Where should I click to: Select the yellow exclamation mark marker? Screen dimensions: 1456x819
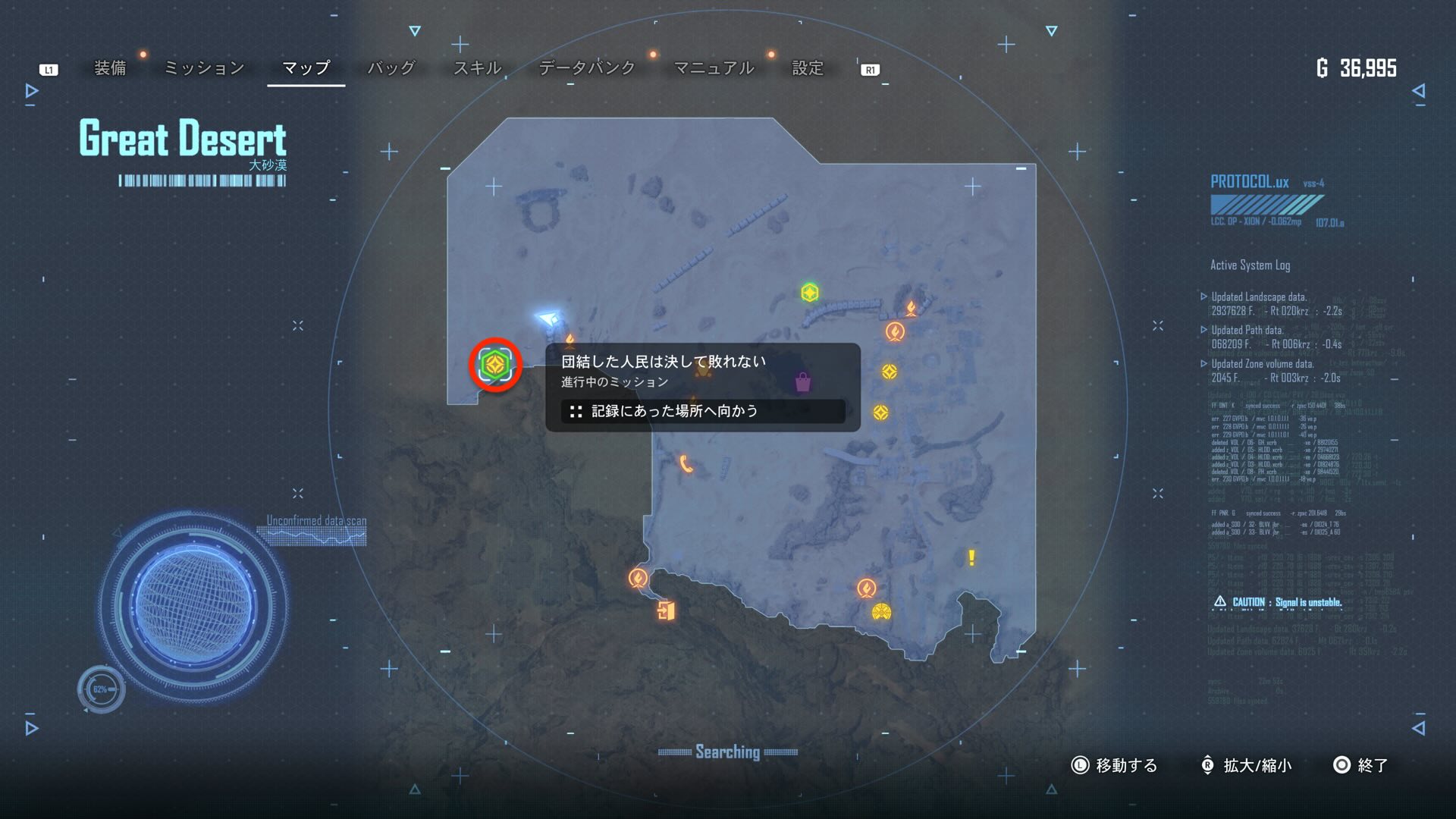(x=971, y=558)
